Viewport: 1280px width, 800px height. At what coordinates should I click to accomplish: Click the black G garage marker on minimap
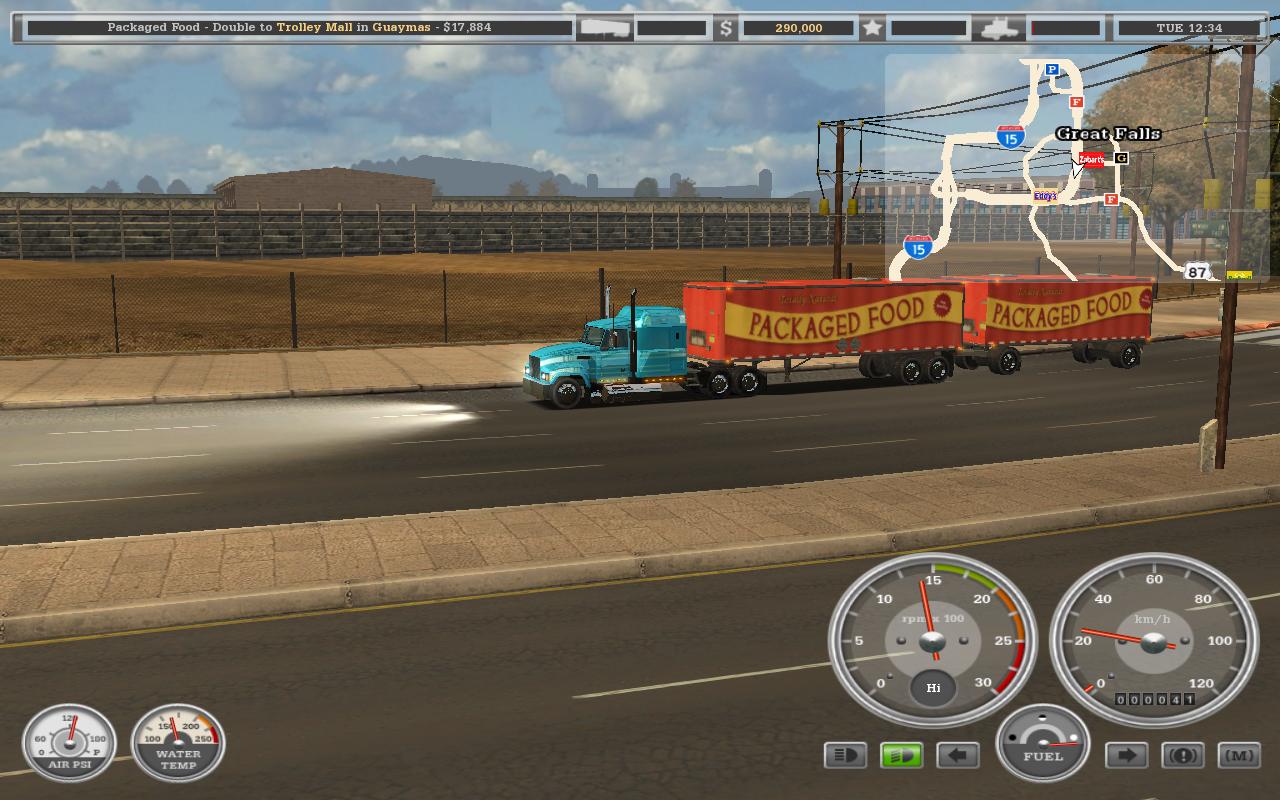click(x=1121, y=158)
